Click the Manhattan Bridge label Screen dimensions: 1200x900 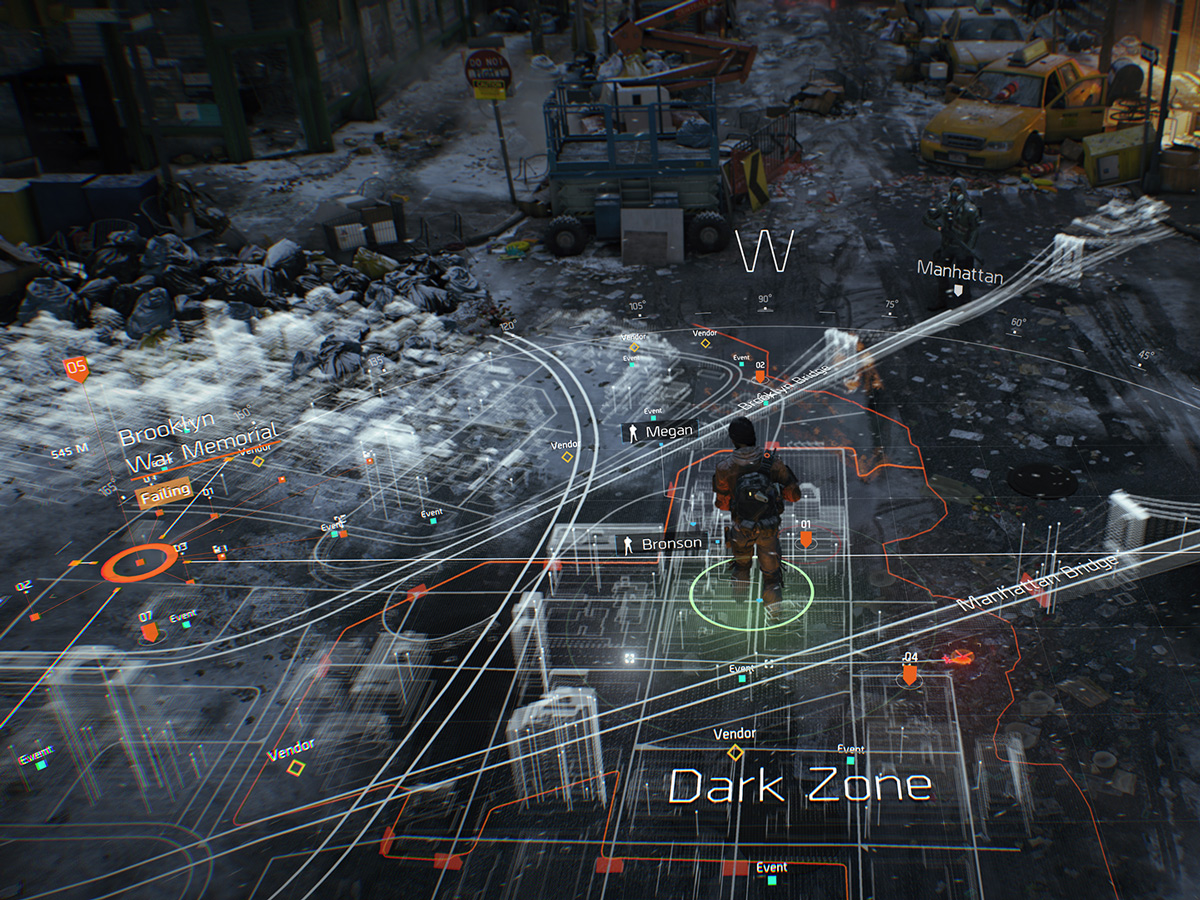coord(1037,582)
